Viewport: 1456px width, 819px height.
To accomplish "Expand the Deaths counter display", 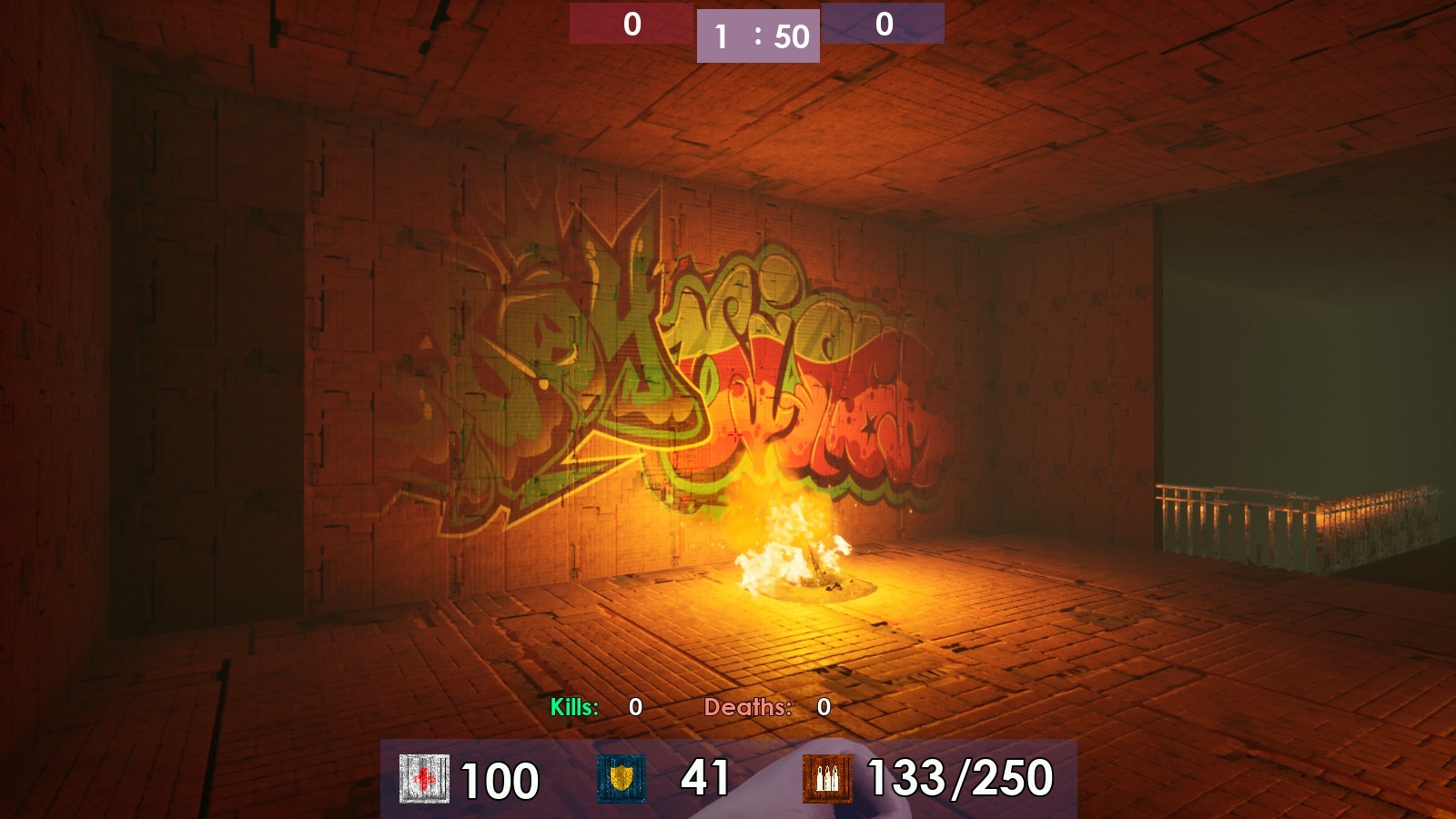I will 748,705.
